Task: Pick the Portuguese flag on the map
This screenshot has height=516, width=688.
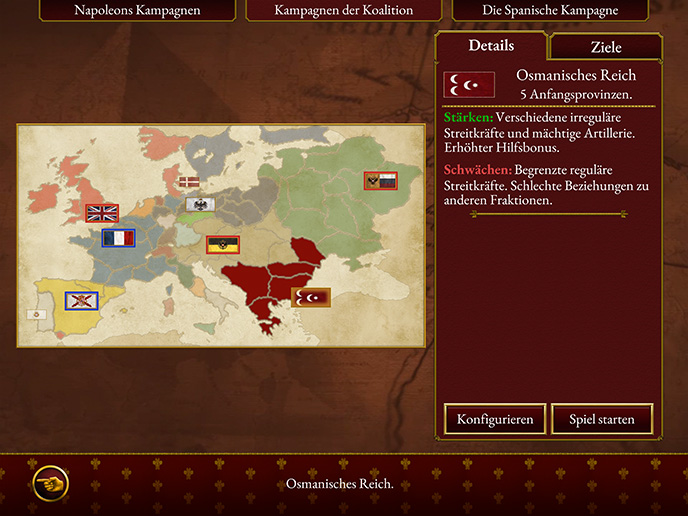Action: [35, 314]
